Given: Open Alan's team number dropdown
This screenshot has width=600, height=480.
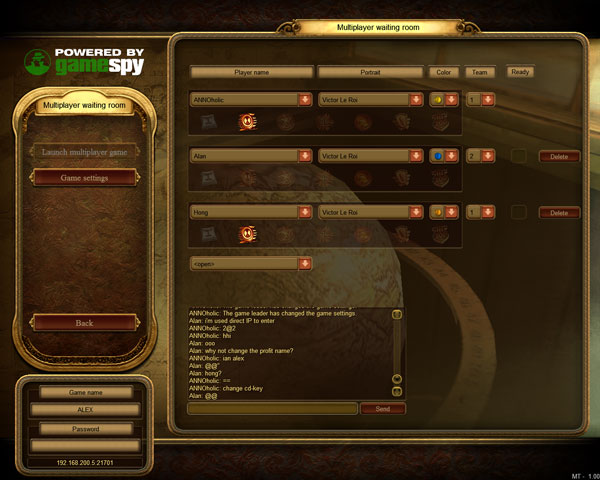Looking at the screenshot, I should coord(488,156).
